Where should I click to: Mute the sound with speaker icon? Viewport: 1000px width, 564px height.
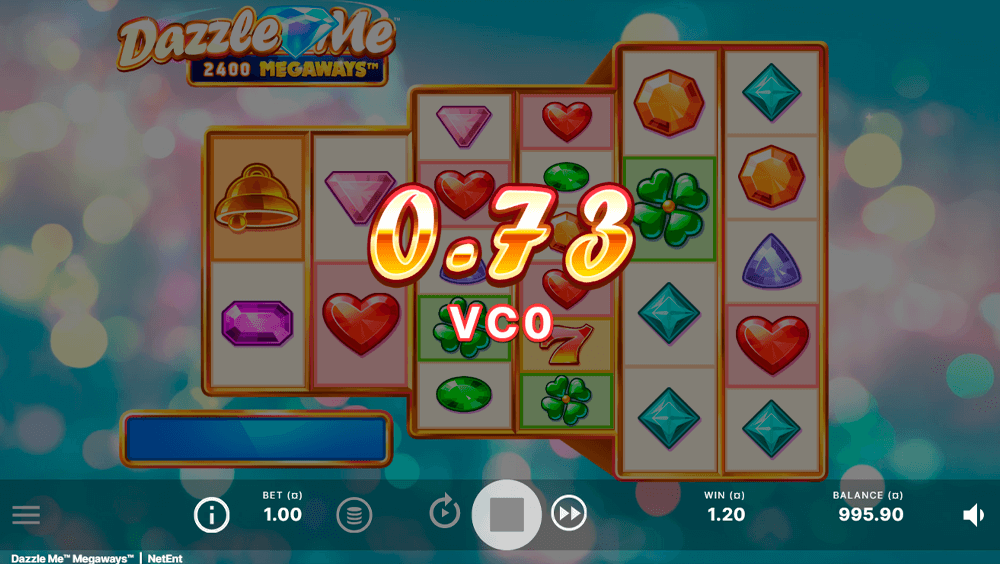[x=973, y=515]
